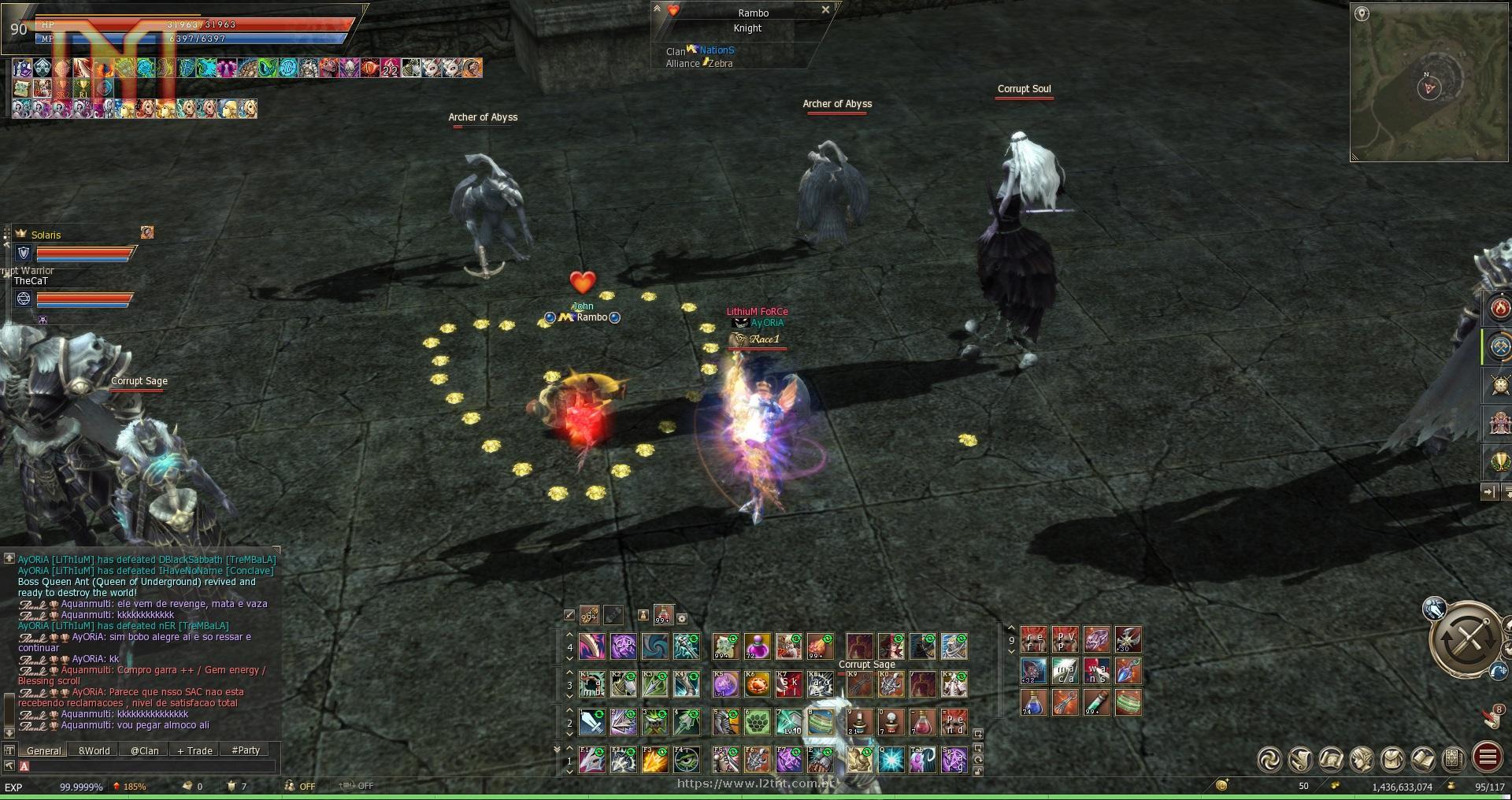This screenshot has height=800, width=1512.
Task: Click the down arrow under shortcut bar 9
Action: [x=1011, y=651]
